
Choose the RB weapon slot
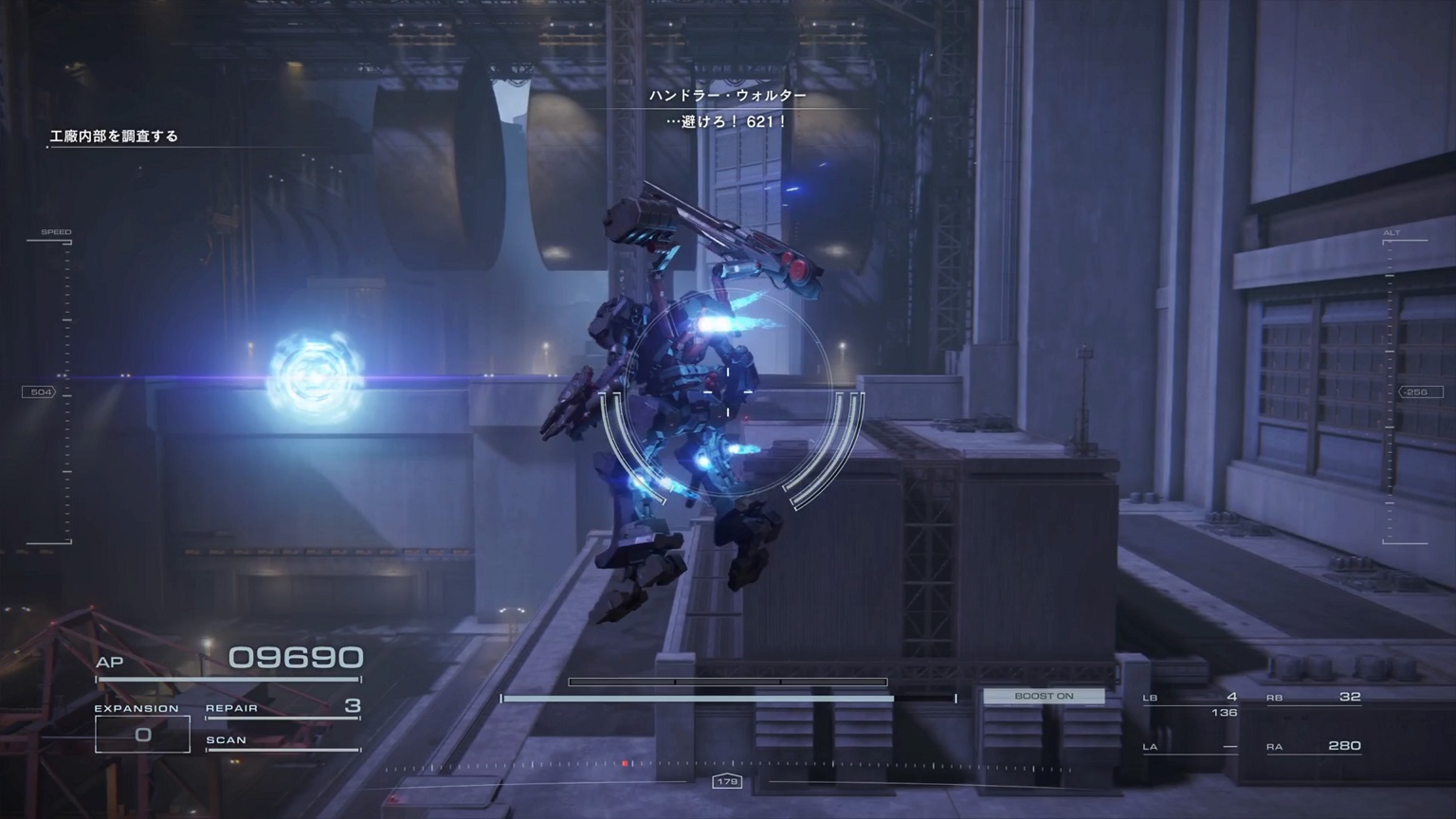1314,698
